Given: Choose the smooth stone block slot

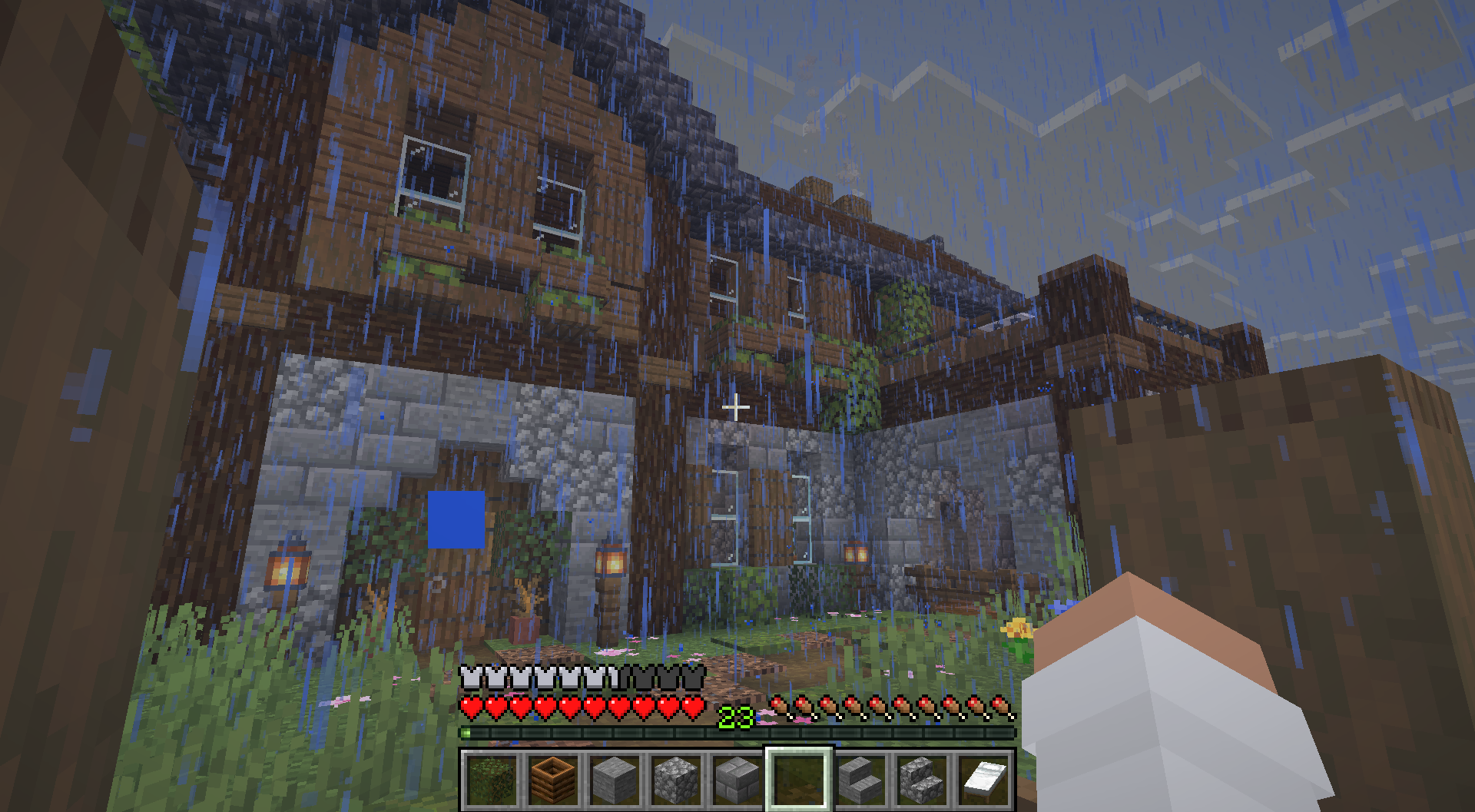Looking at the screenshot, I should [x=614, y=778].
